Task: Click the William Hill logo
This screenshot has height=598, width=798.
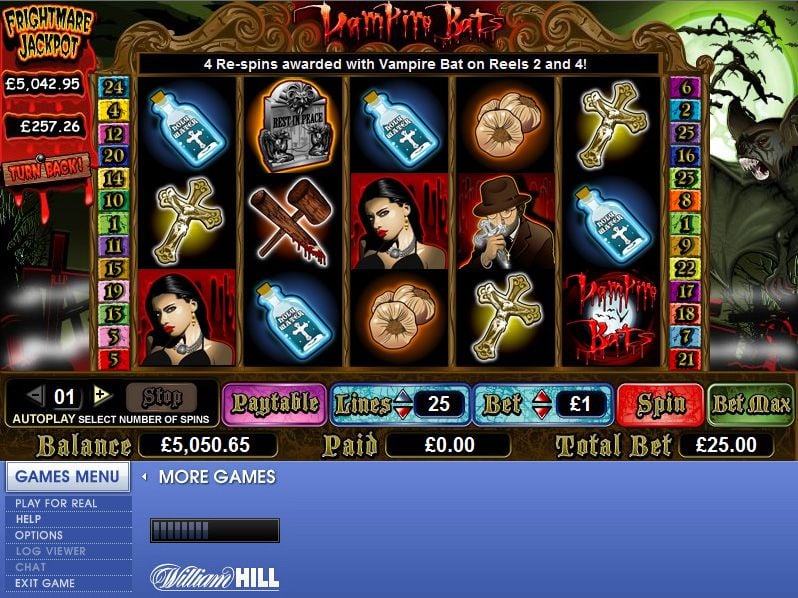Action: [215, 577]
